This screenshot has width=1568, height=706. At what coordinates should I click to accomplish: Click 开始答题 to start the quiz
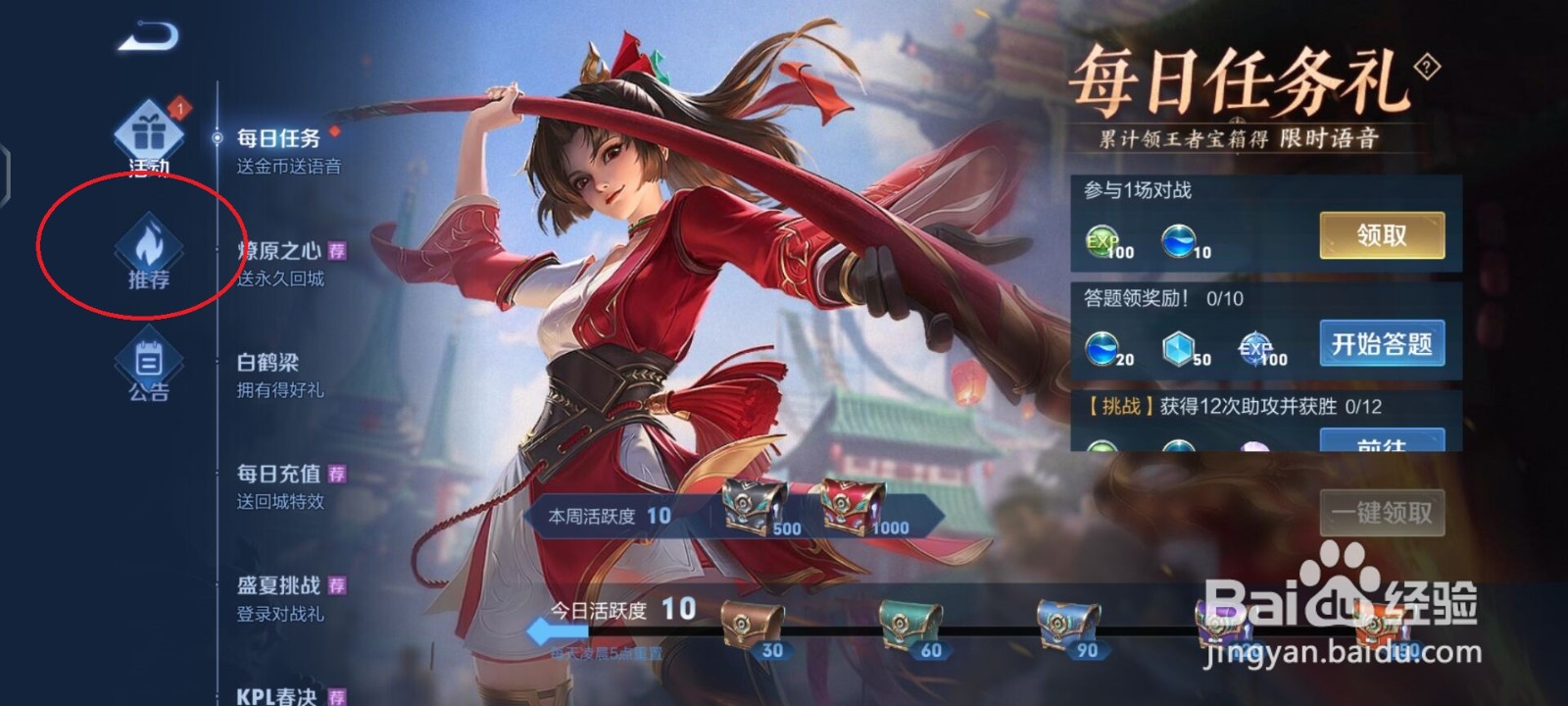tap(1381, 344)
